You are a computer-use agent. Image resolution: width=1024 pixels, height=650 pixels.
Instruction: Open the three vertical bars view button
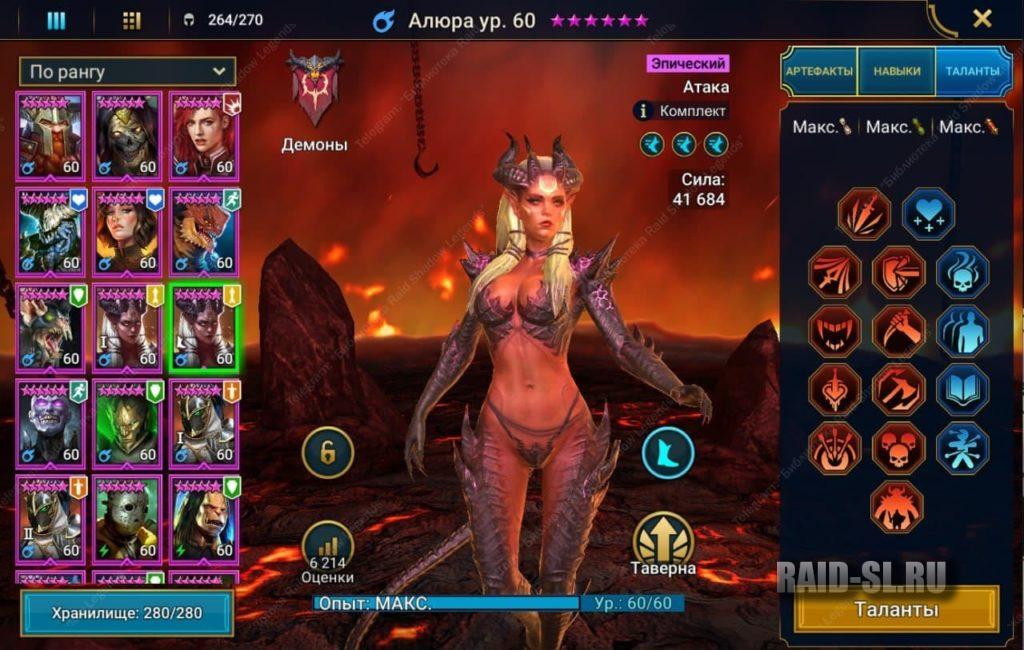pyautogui.click(x=56, y=20)
